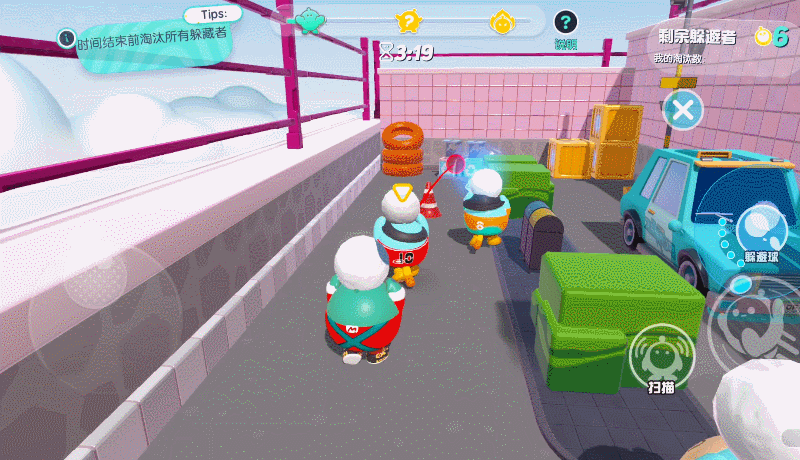Activate the 扫描 scan ability

(x=659, y=356)
